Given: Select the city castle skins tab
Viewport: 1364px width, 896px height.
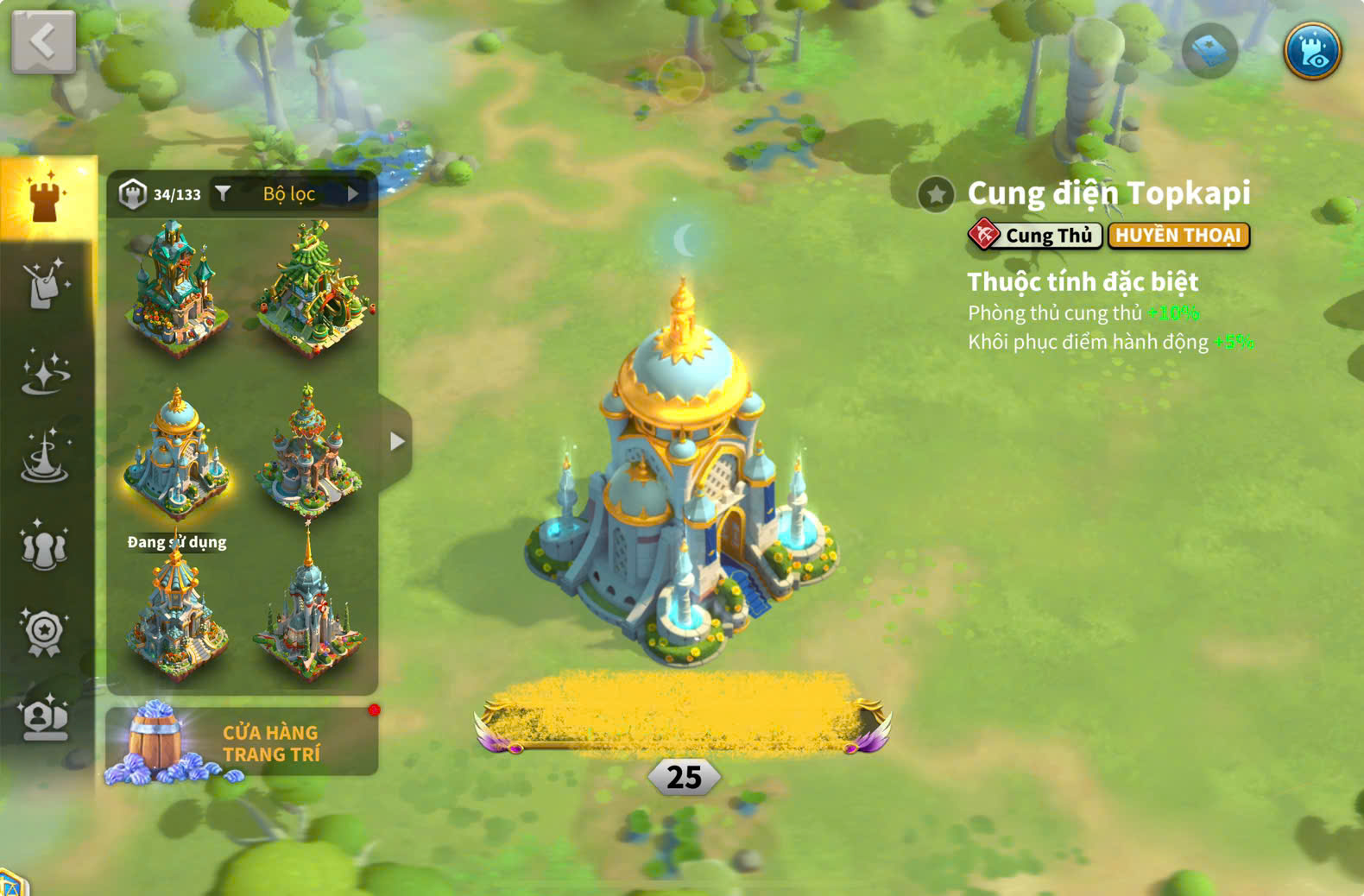Looking at the screenshot, I should coord(47,198).
